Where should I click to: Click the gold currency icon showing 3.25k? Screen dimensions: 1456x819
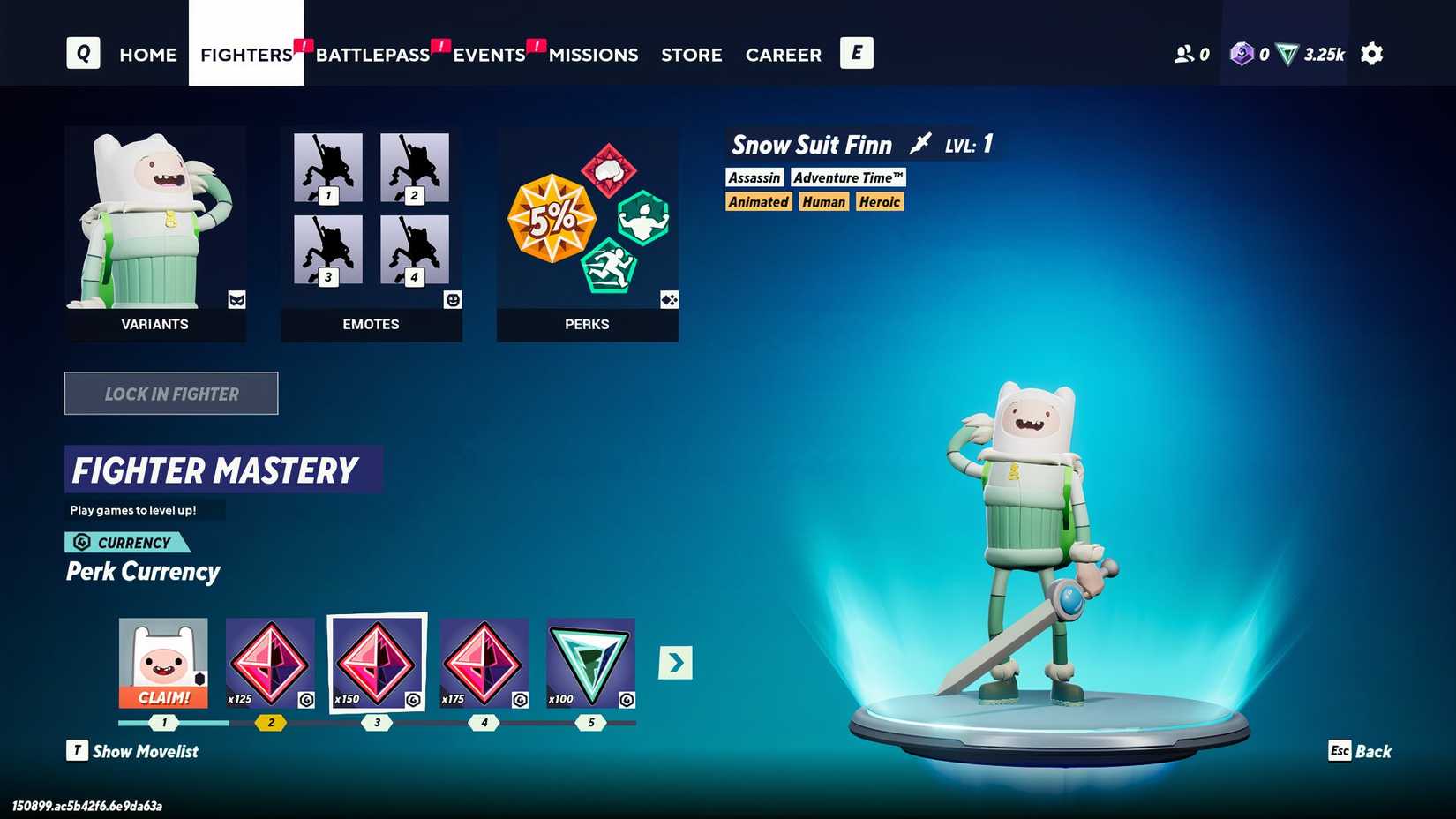click(1288, 54)
